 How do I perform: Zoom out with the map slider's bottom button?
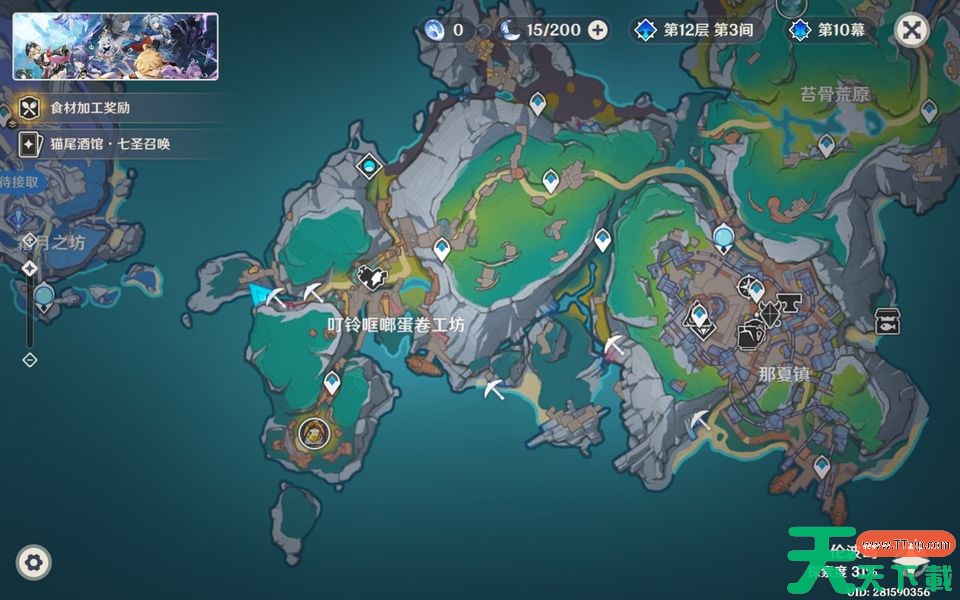tap(30, 359)
